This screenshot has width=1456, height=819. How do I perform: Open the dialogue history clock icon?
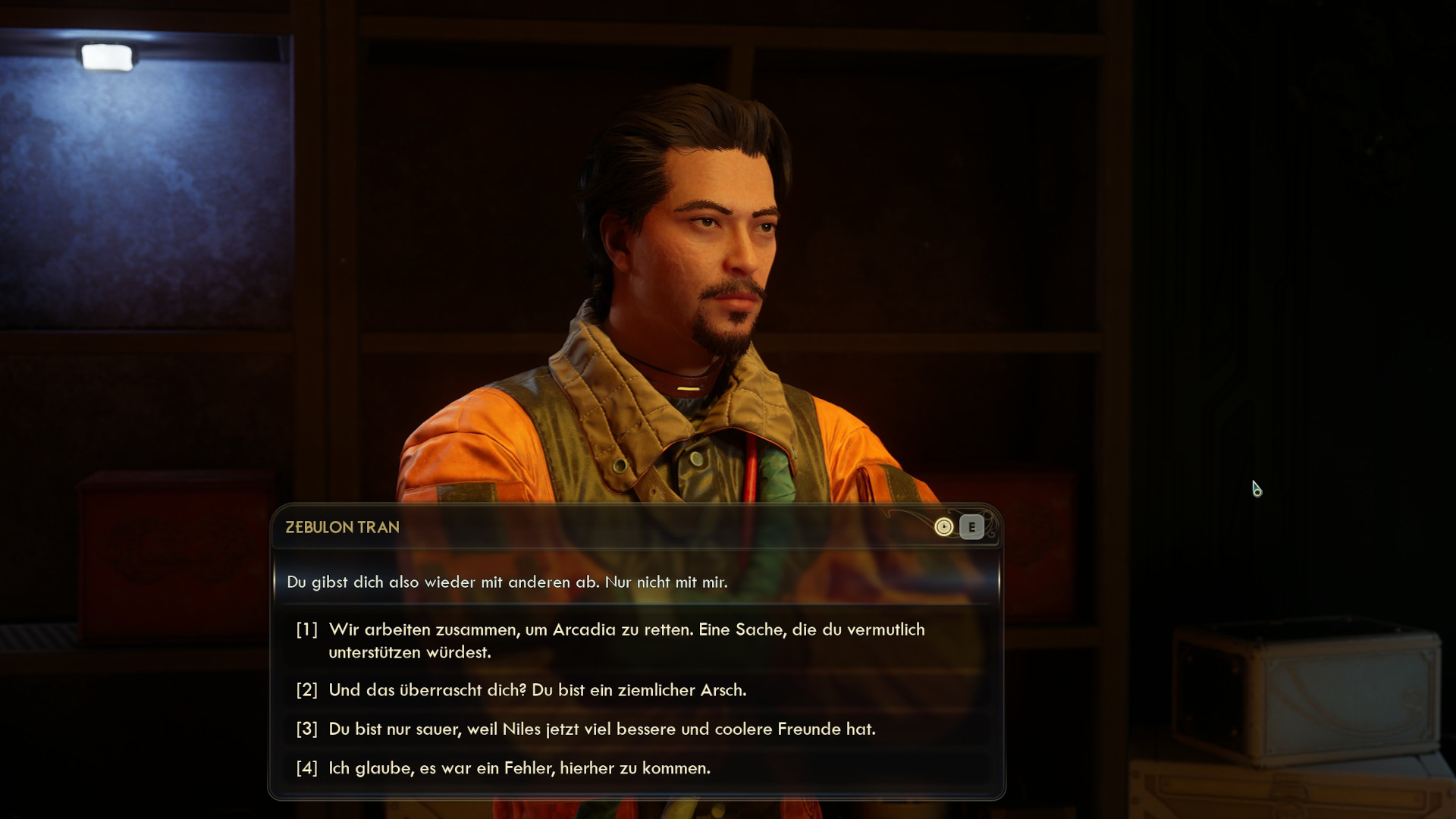click(x=943, y=527)
